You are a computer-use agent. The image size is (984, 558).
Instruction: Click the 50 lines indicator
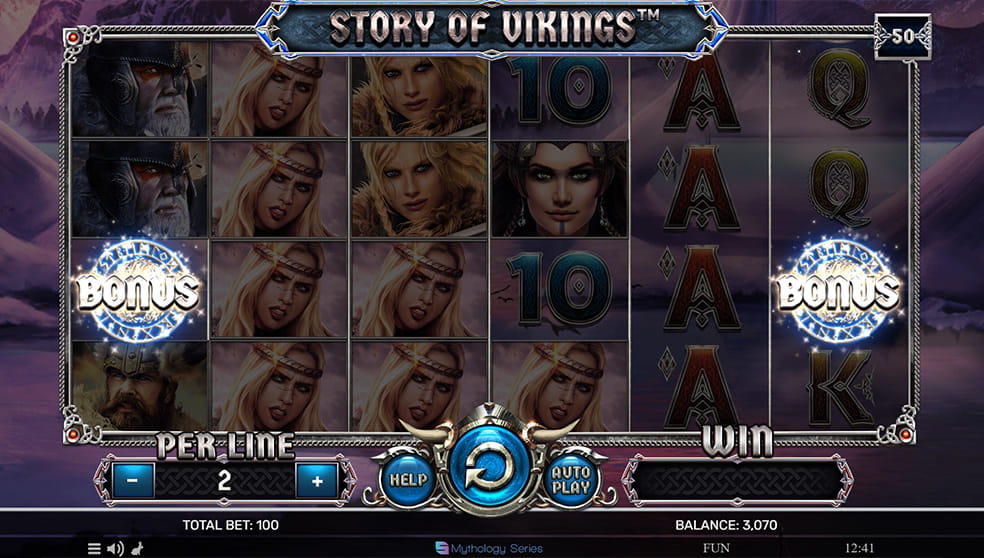pyautogui.click(x=901, y=37)
